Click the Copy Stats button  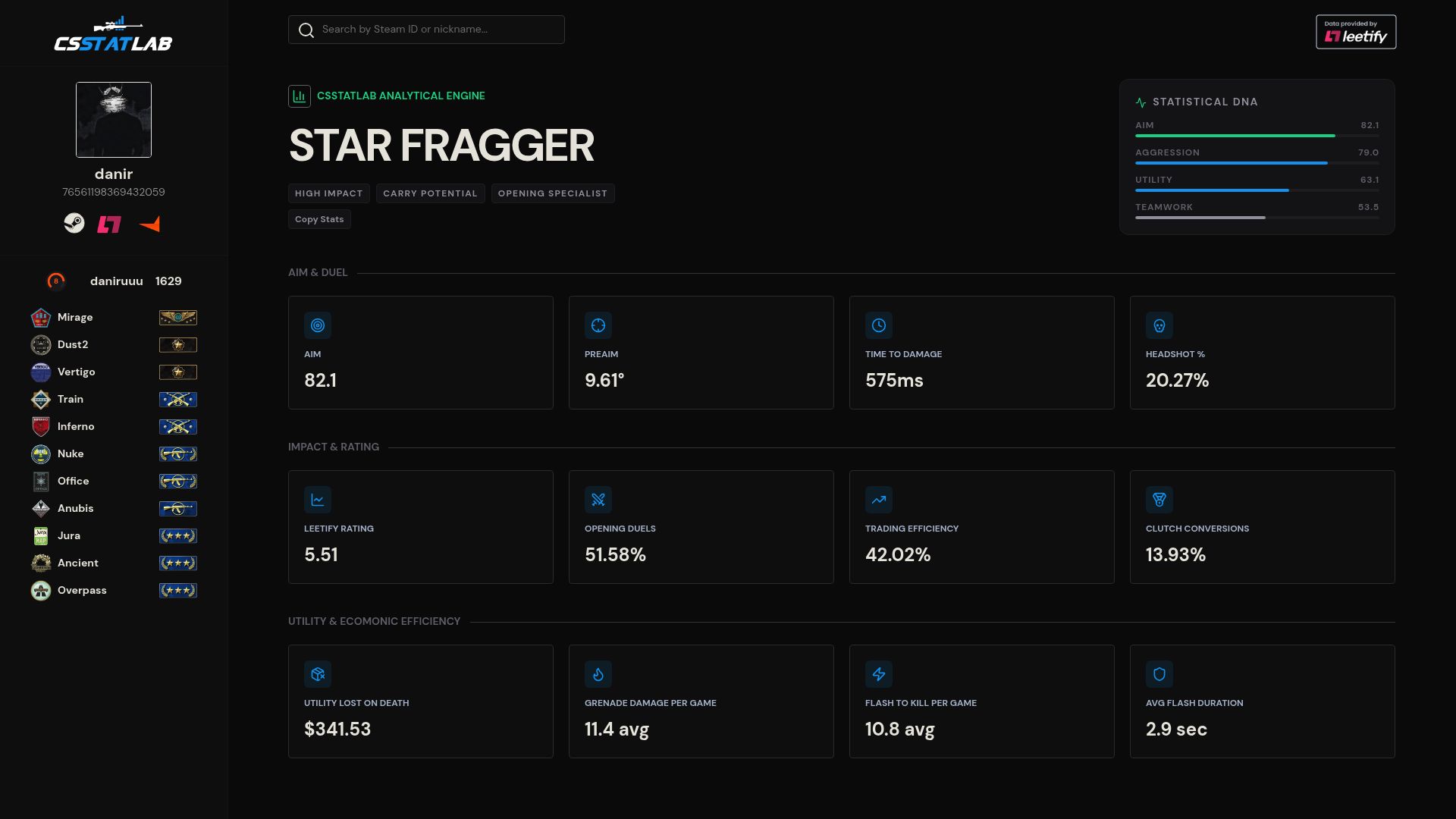coord(319,220)
